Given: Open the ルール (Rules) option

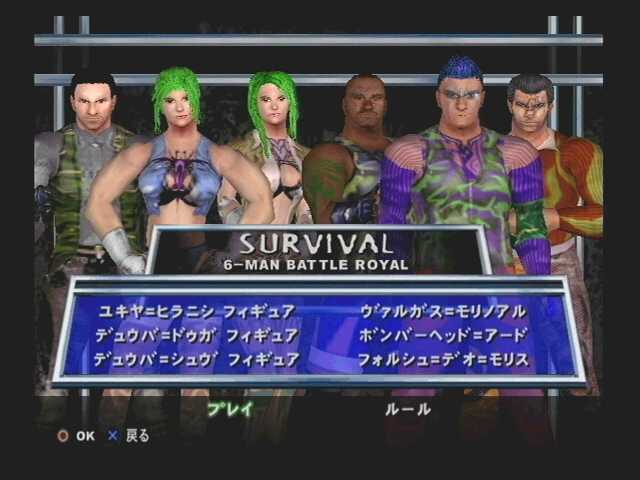Looking at the screenshot, I should pos(408,408).
